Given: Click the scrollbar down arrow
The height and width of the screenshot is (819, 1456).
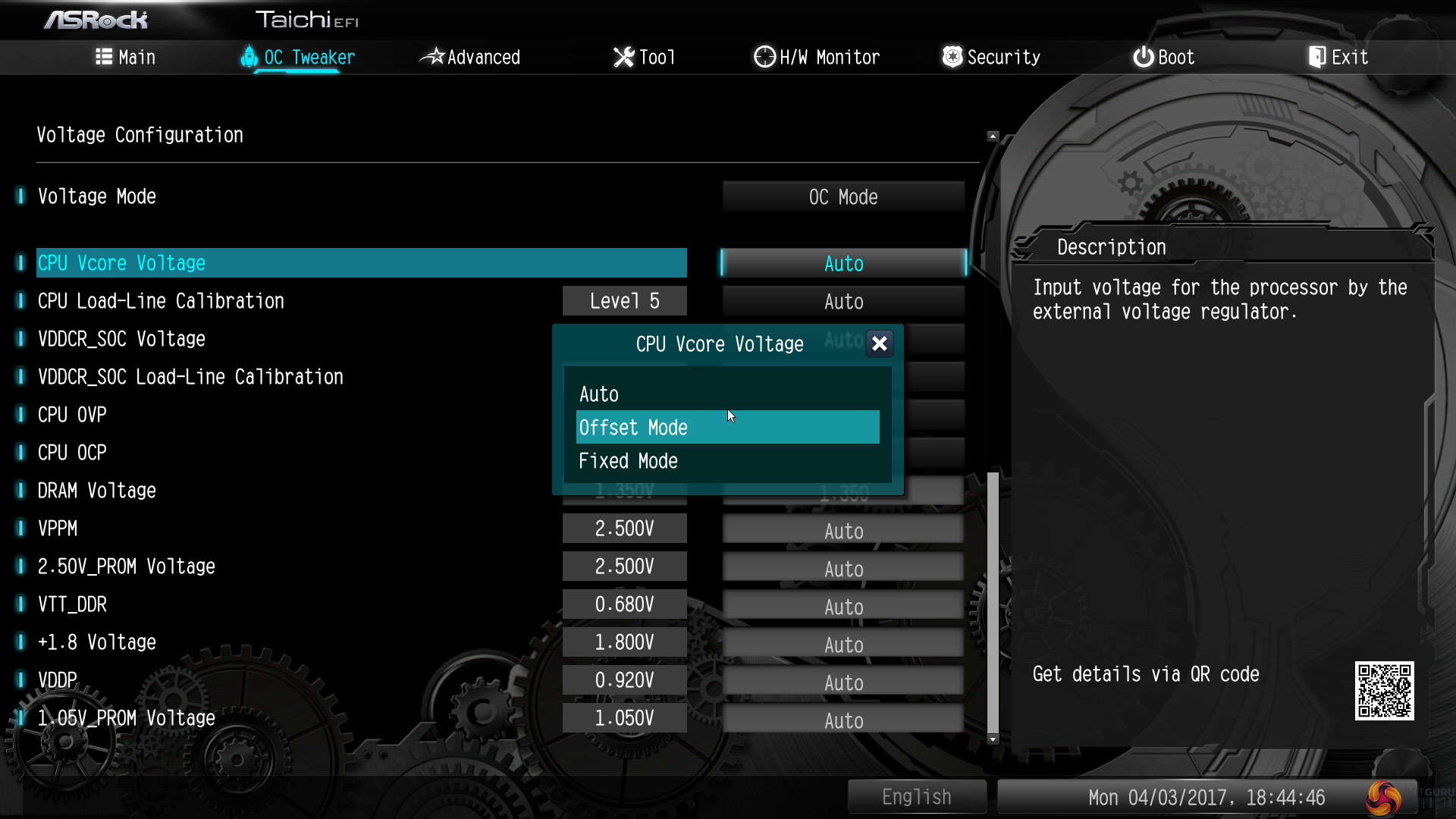Looking at the screenshot, I should pyautogui.click(x=993, y=739).
